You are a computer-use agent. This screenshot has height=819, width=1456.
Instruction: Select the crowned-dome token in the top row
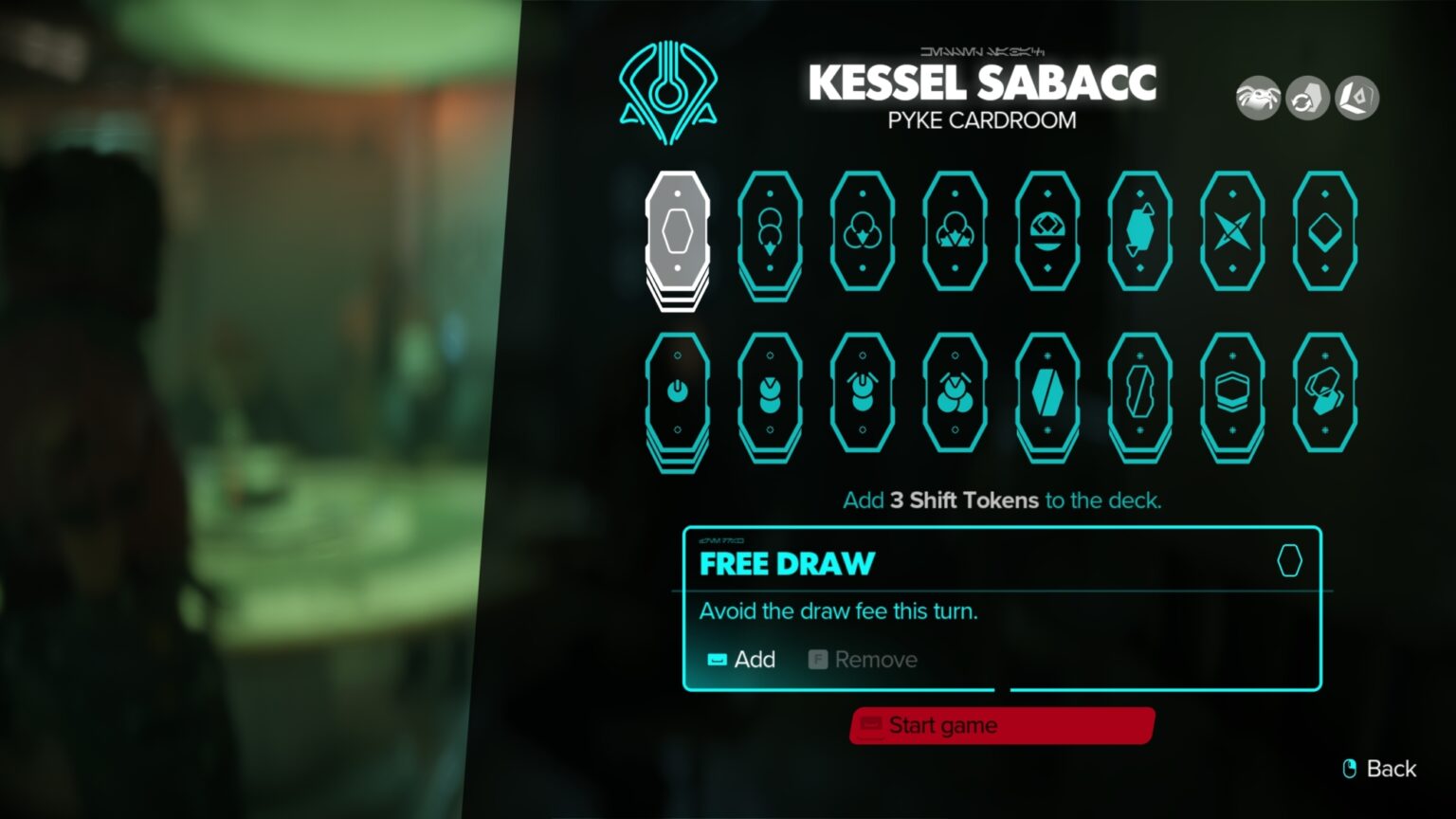pyautogui.click(x=1046, y=232)
